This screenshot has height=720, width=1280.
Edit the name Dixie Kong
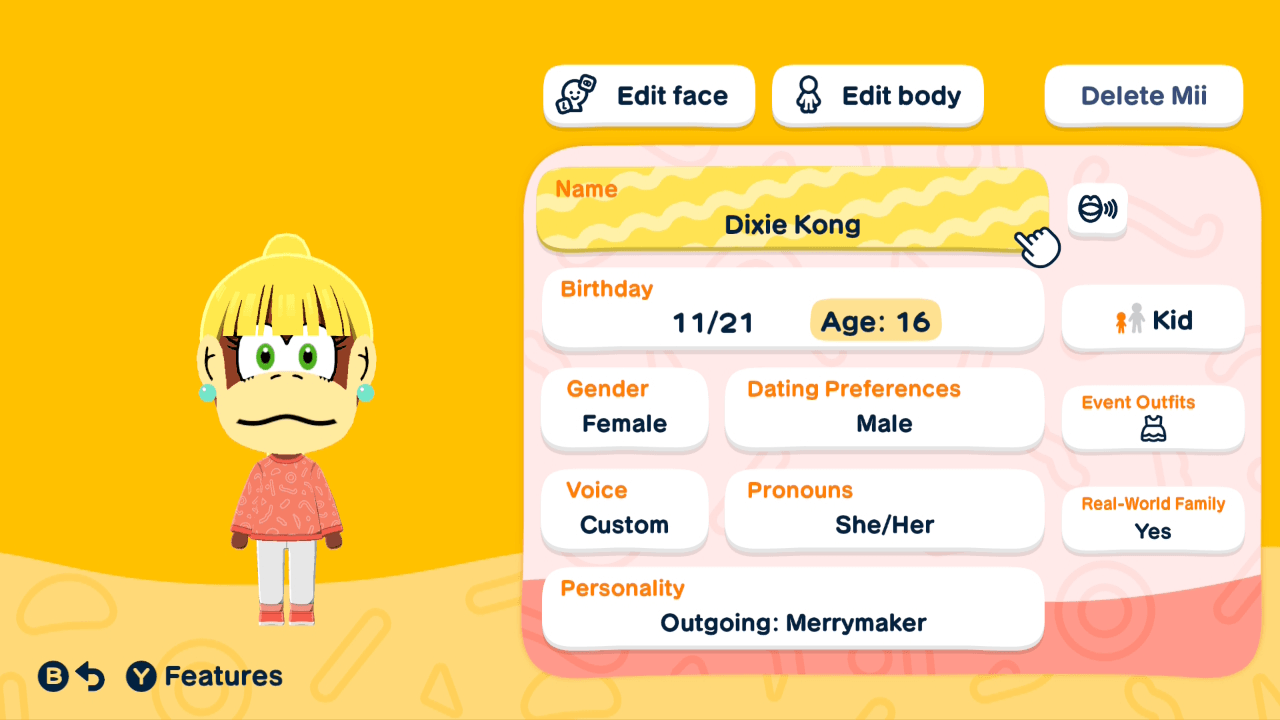[792, 210]
